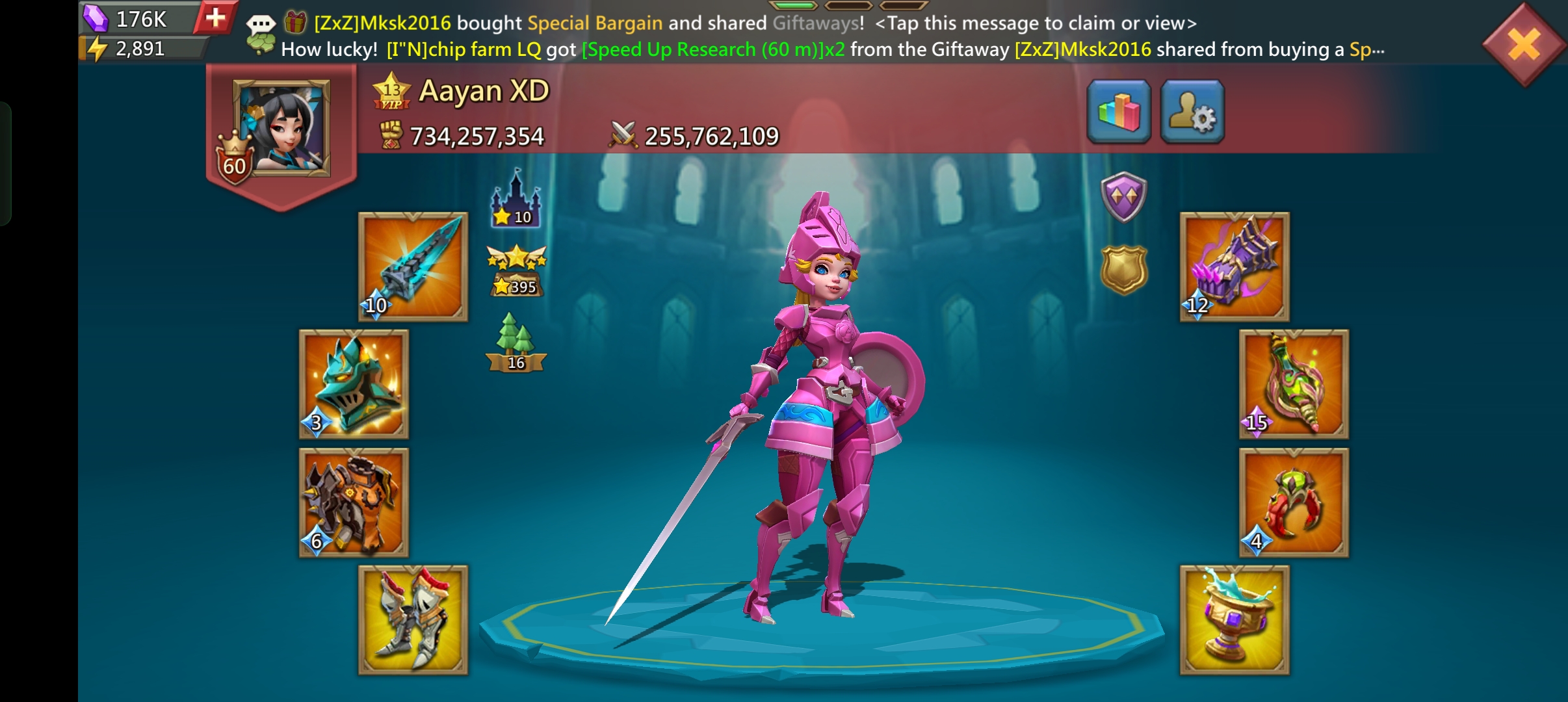This screenshot has width=1568, height=702.
Task: Select the equipped boots item
Action: tap(414, 621)
